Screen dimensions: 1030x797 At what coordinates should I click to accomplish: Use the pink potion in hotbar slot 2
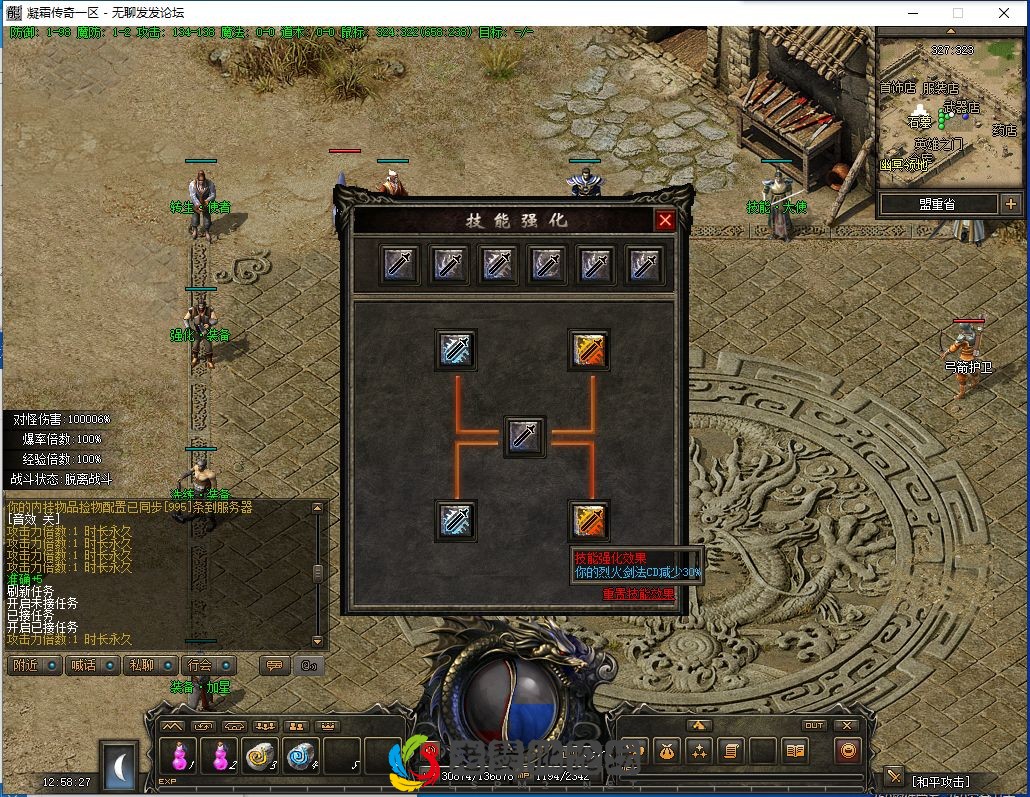click(x=221, y=756)
